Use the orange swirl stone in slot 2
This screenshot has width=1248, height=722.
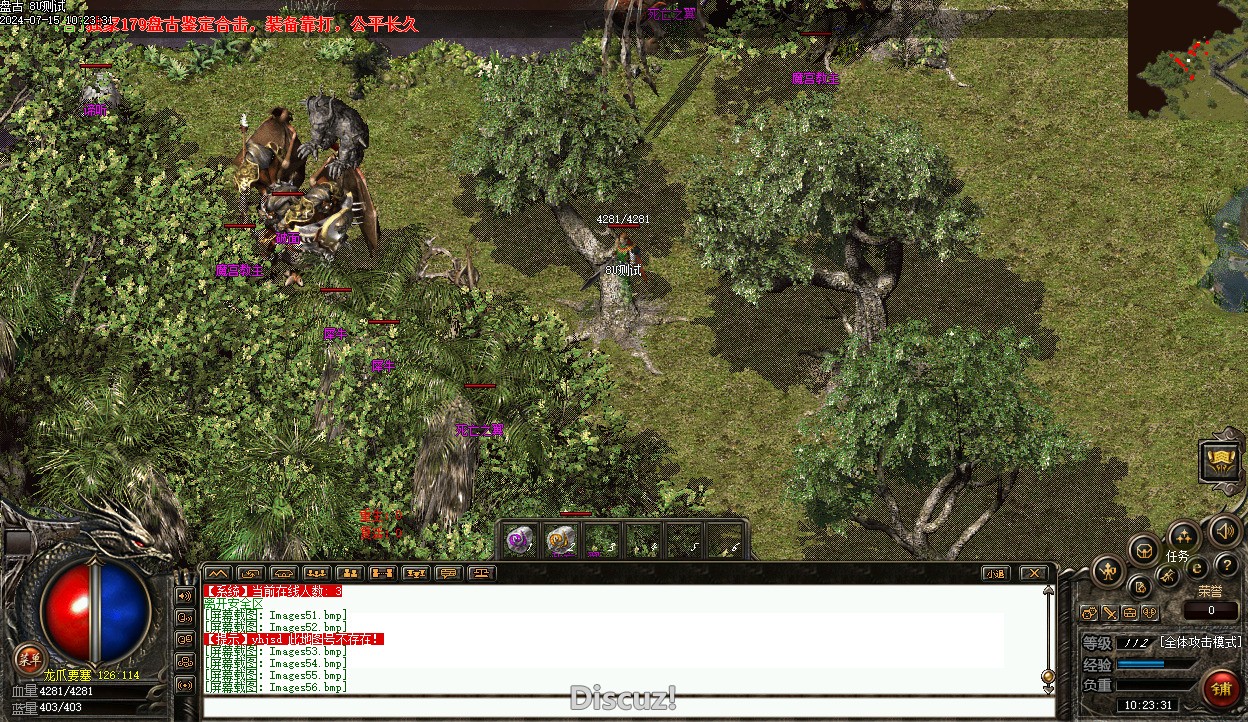point(561,540)
